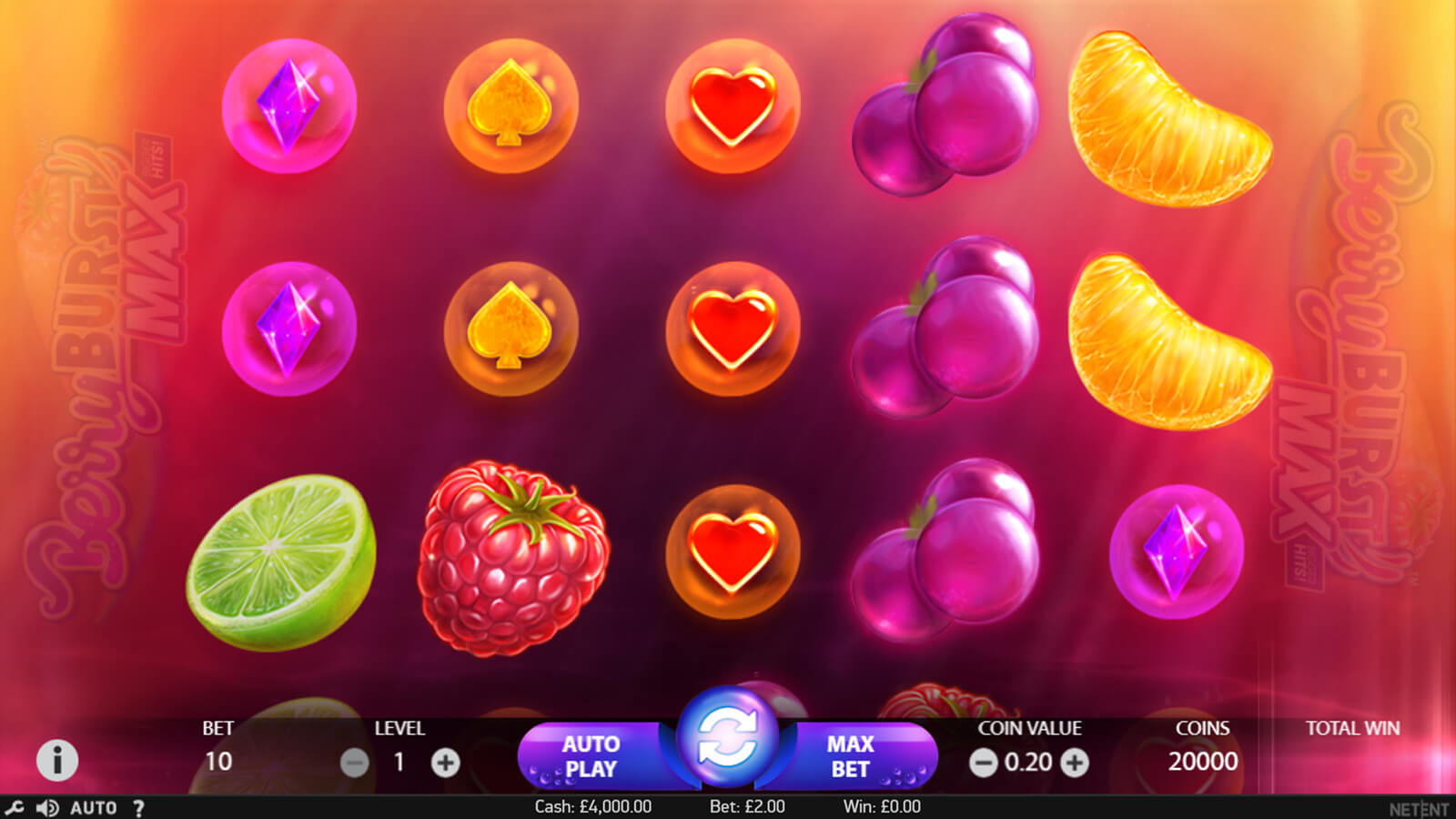Show game help with the question mark
This screenshot has width=1456, height=819.
click(138, 807)
